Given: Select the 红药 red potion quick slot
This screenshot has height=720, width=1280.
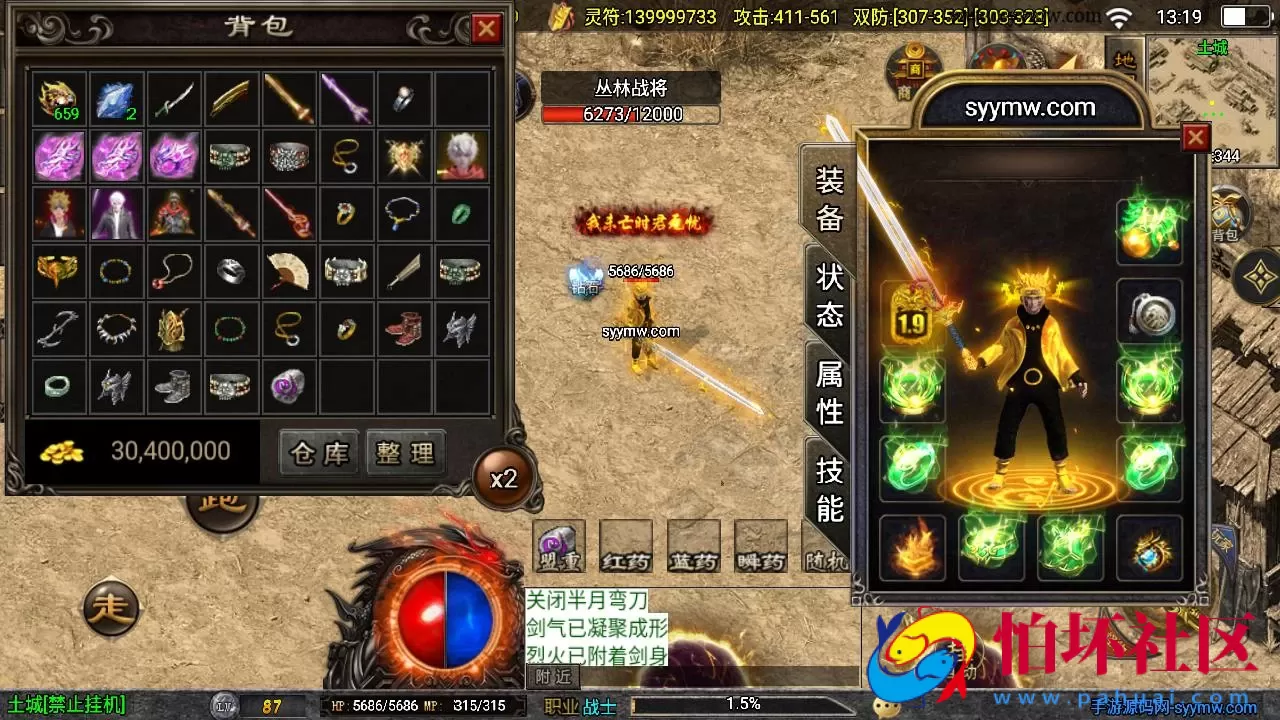Looking at the screenshot, I should pos(625,545).
